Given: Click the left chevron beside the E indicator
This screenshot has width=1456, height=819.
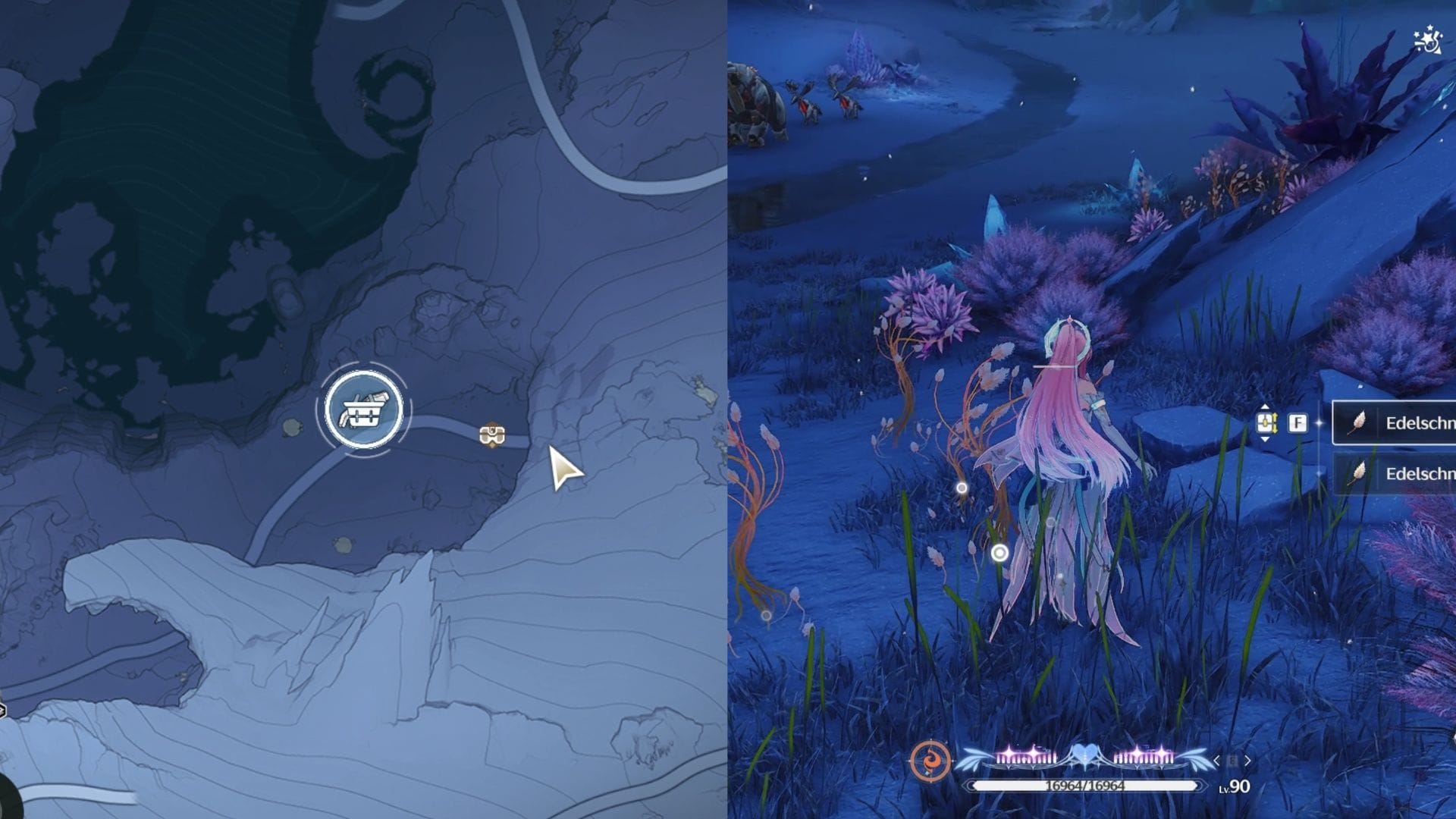Looking at the screenshot, I should 1216,760.
